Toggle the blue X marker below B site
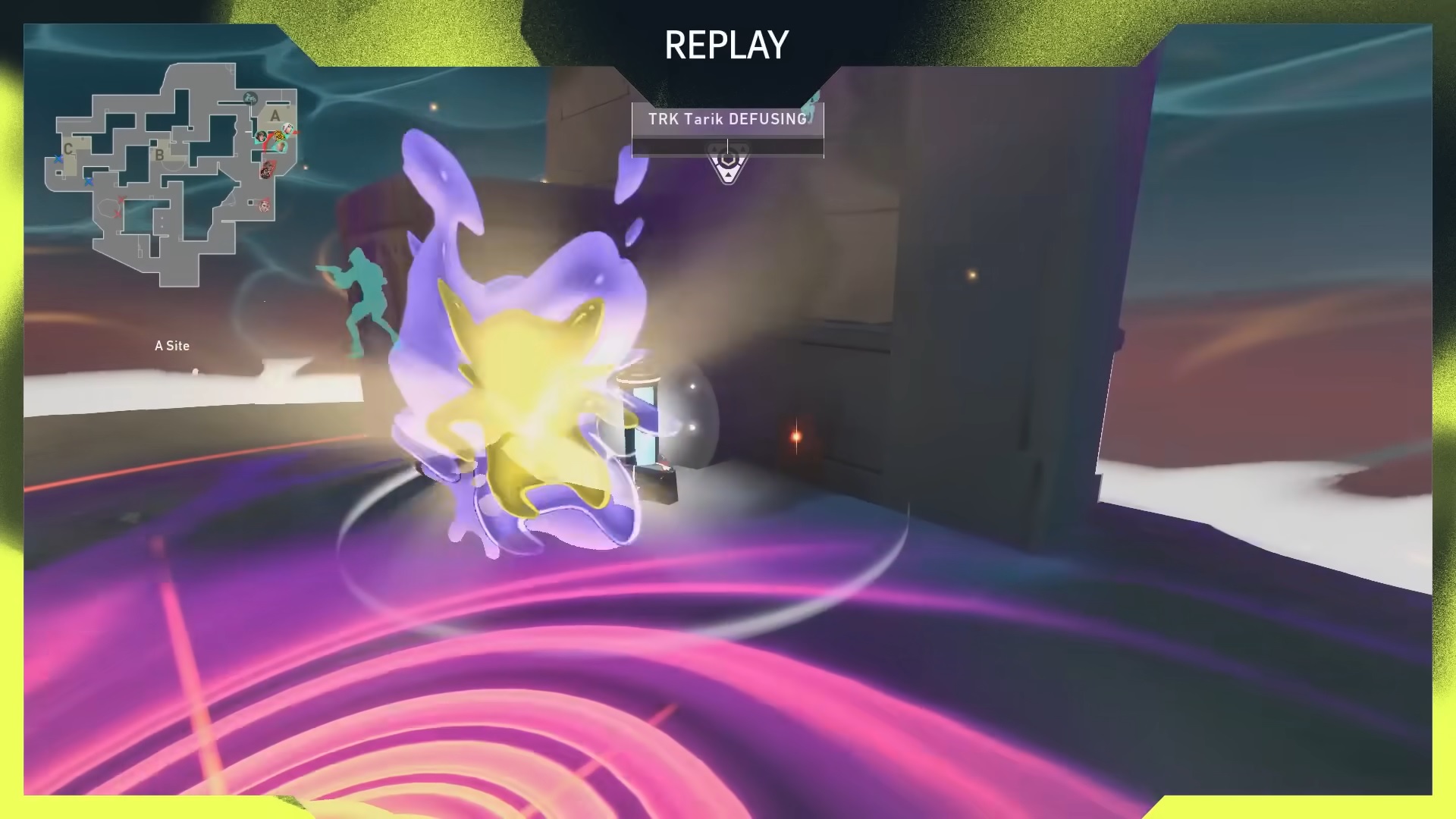The width and height of the screenshot is (1456, 819). point(89,181)
